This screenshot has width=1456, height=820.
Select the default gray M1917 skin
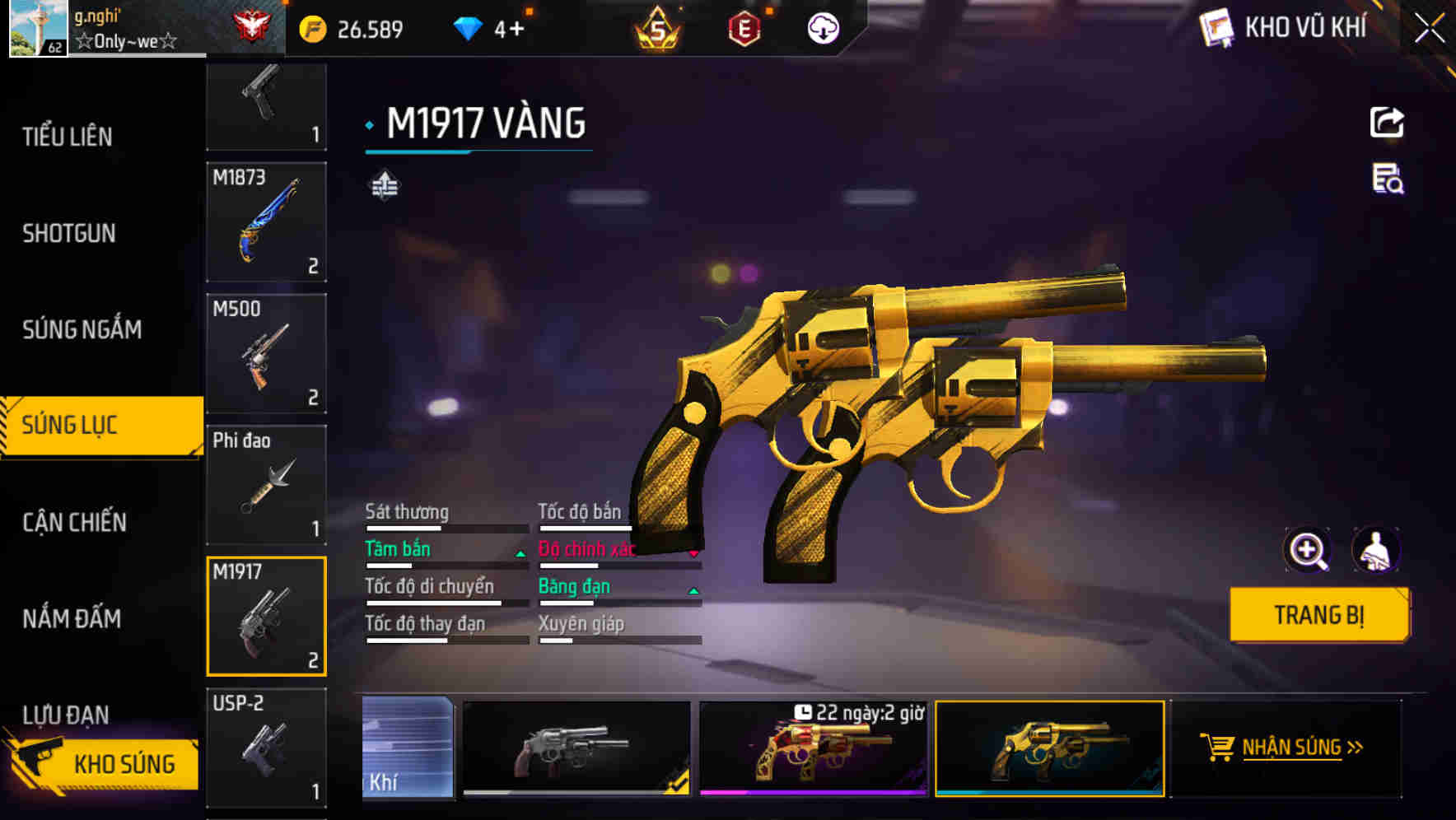tap(576, 748)
